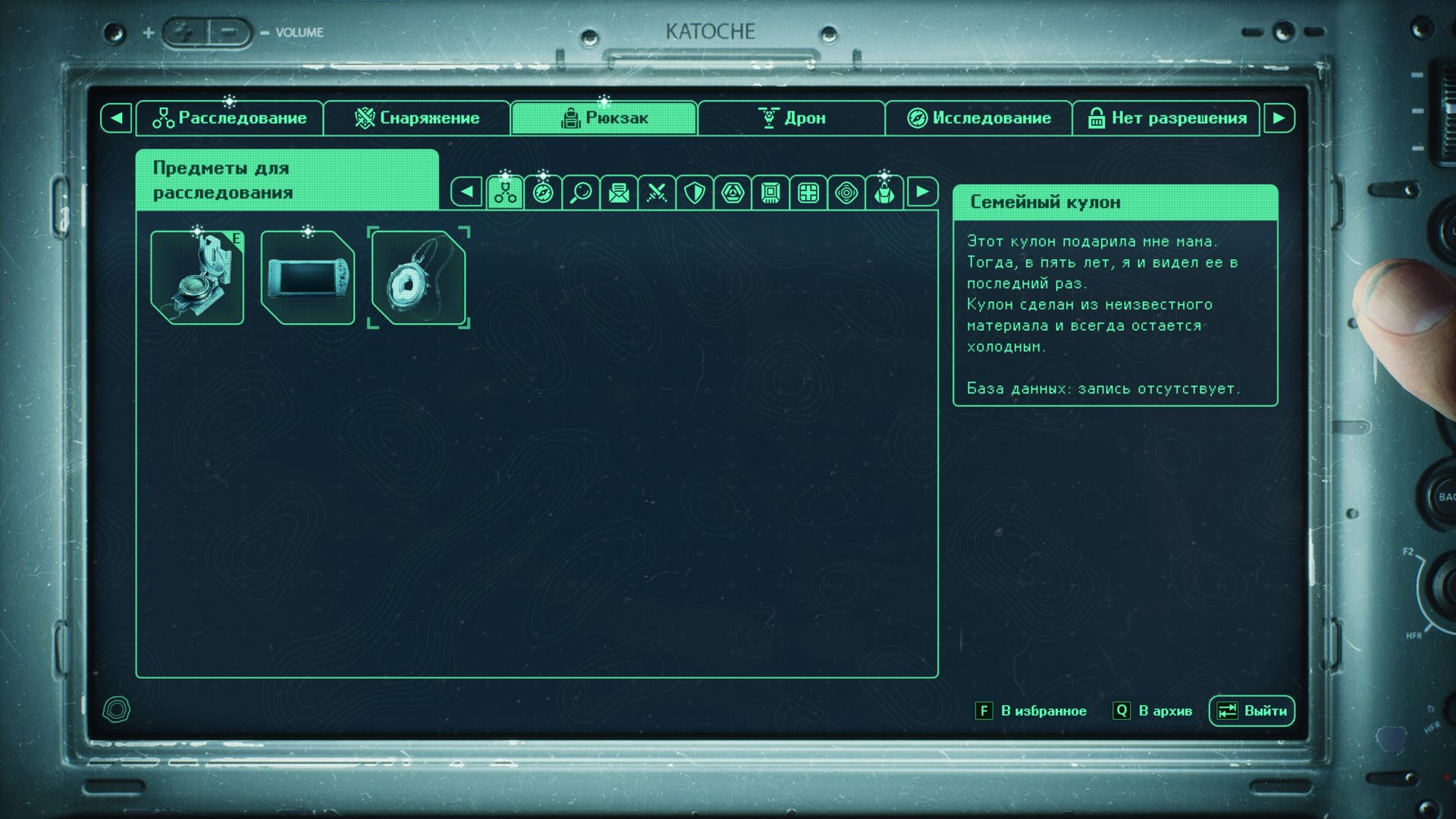Select the shield armor category icon
Screen dimensions: 1456x819
(x=695, y=193)
